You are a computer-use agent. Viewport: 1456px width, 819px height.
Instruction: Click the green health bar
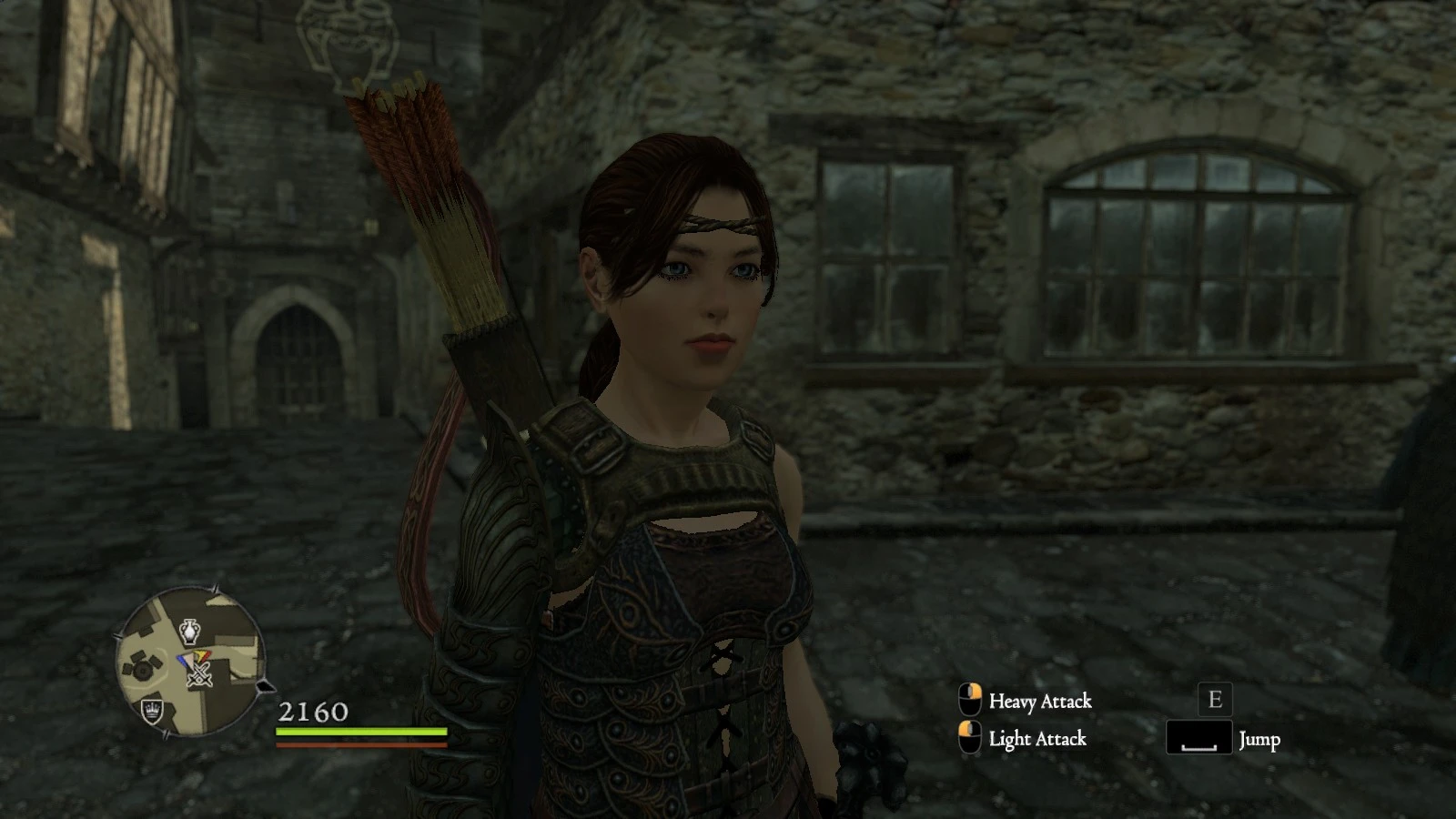tap(359, 732)
